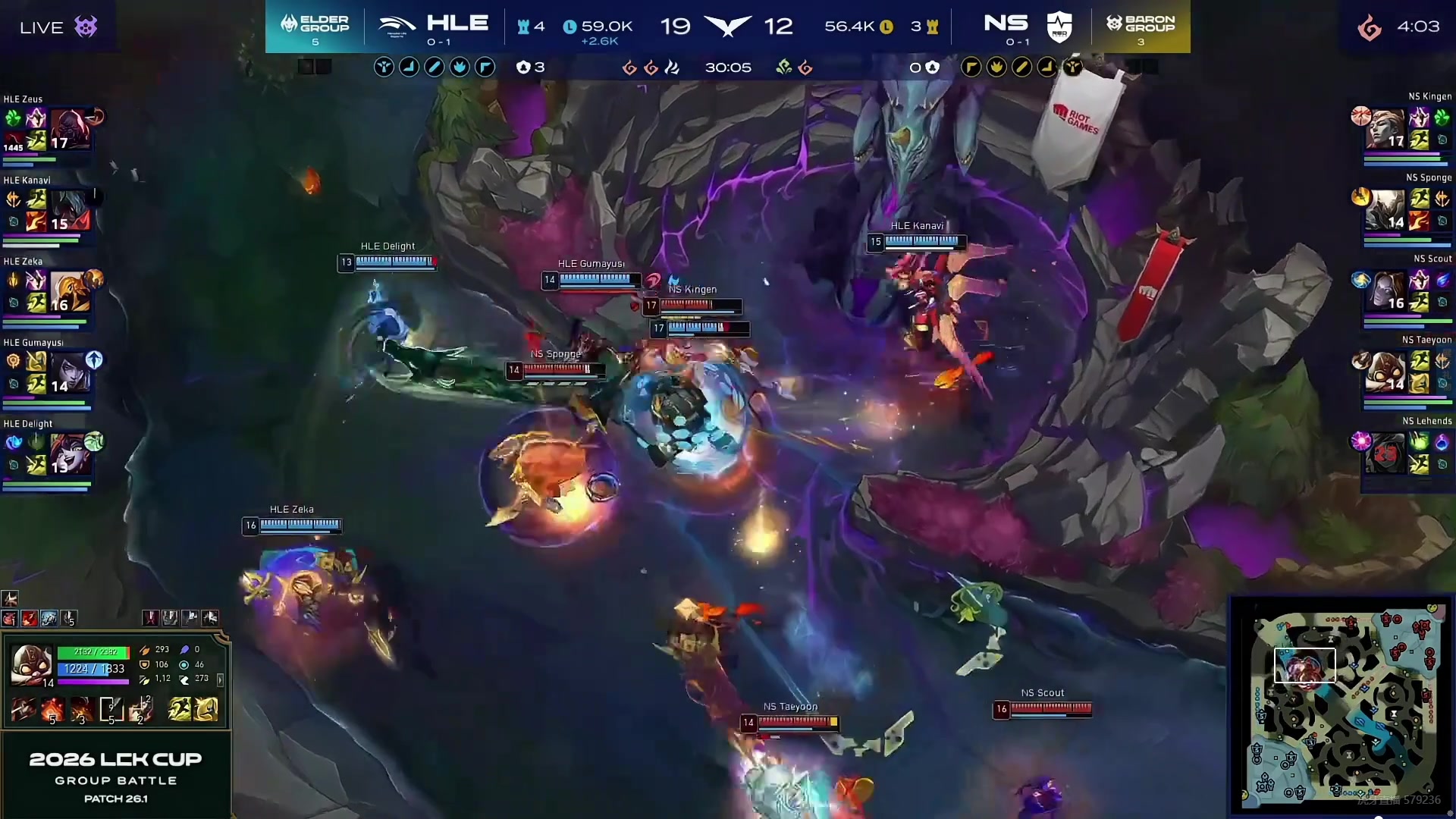The width and height of the screenshot is (1456, 819).
Task: Select NS Lehends's champion portrait
Action: coord(1385,453)
